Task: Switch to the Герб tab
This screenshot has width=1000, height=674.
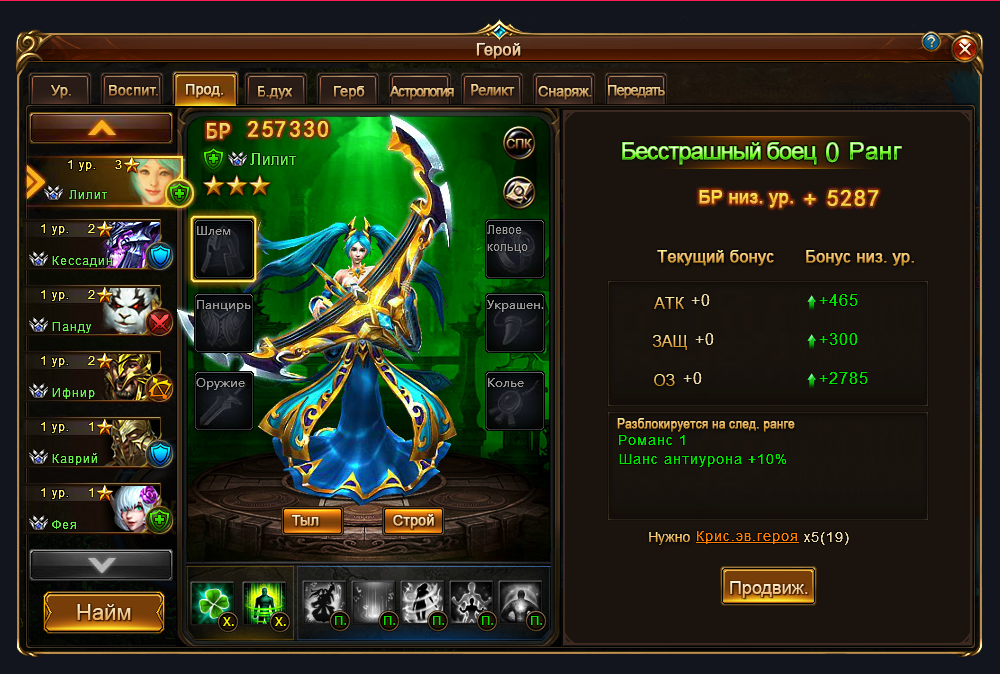Action: (348, 90)
